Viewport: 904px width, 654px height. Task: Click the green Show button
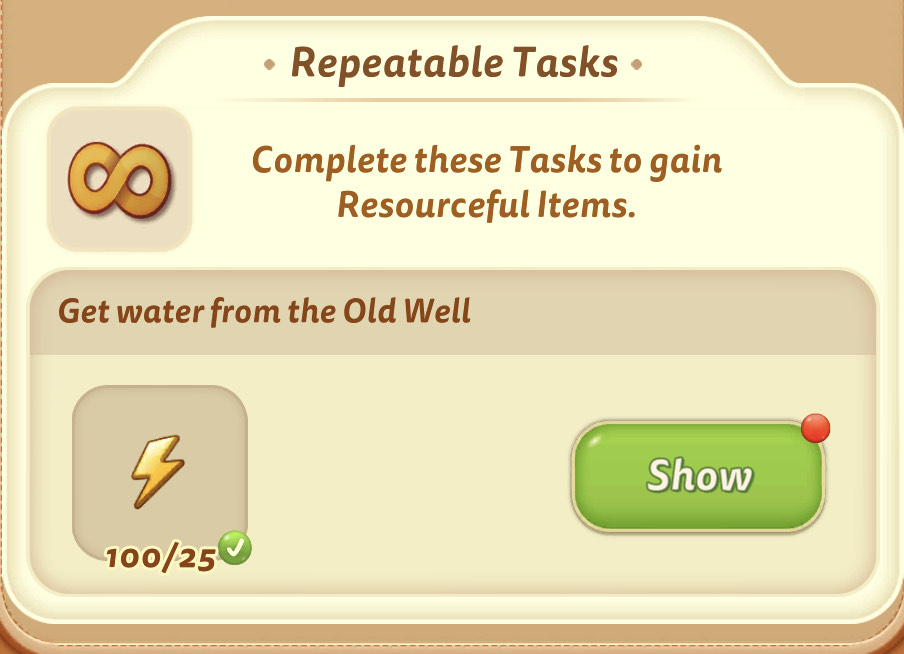pos(698,476)
